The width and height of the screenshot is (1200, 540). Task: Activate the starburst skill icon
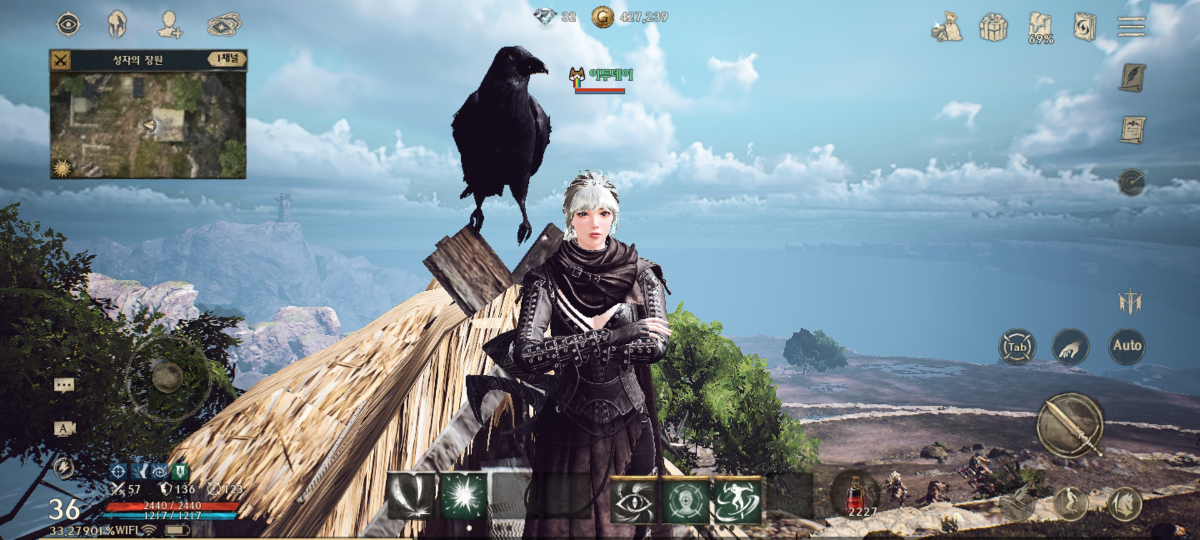(463, 497)
